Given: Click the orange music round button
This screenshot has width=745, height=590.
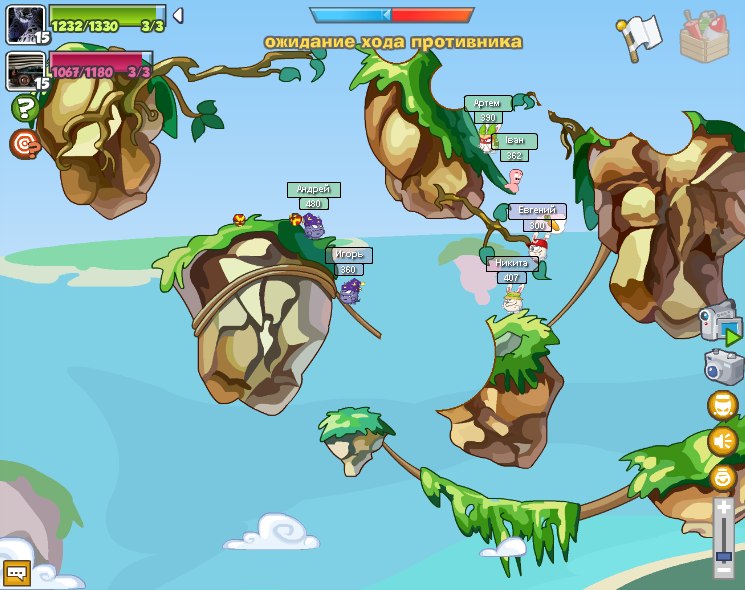Looking at the screenshot, I should coord(723,477).
